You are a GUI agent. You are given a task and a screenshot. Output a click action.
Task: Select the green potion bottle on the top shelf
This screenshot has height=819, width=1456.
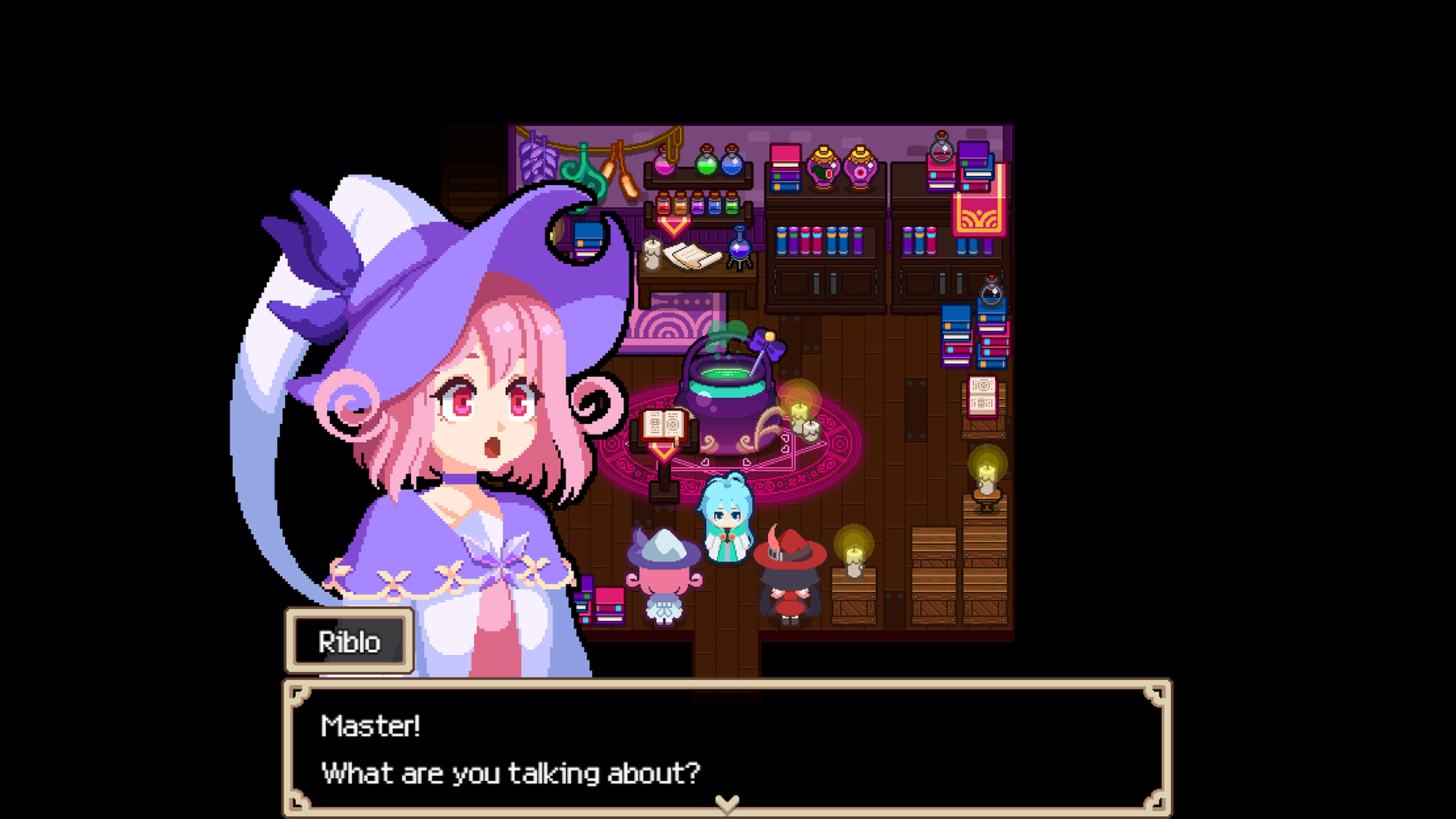point(707,163)
